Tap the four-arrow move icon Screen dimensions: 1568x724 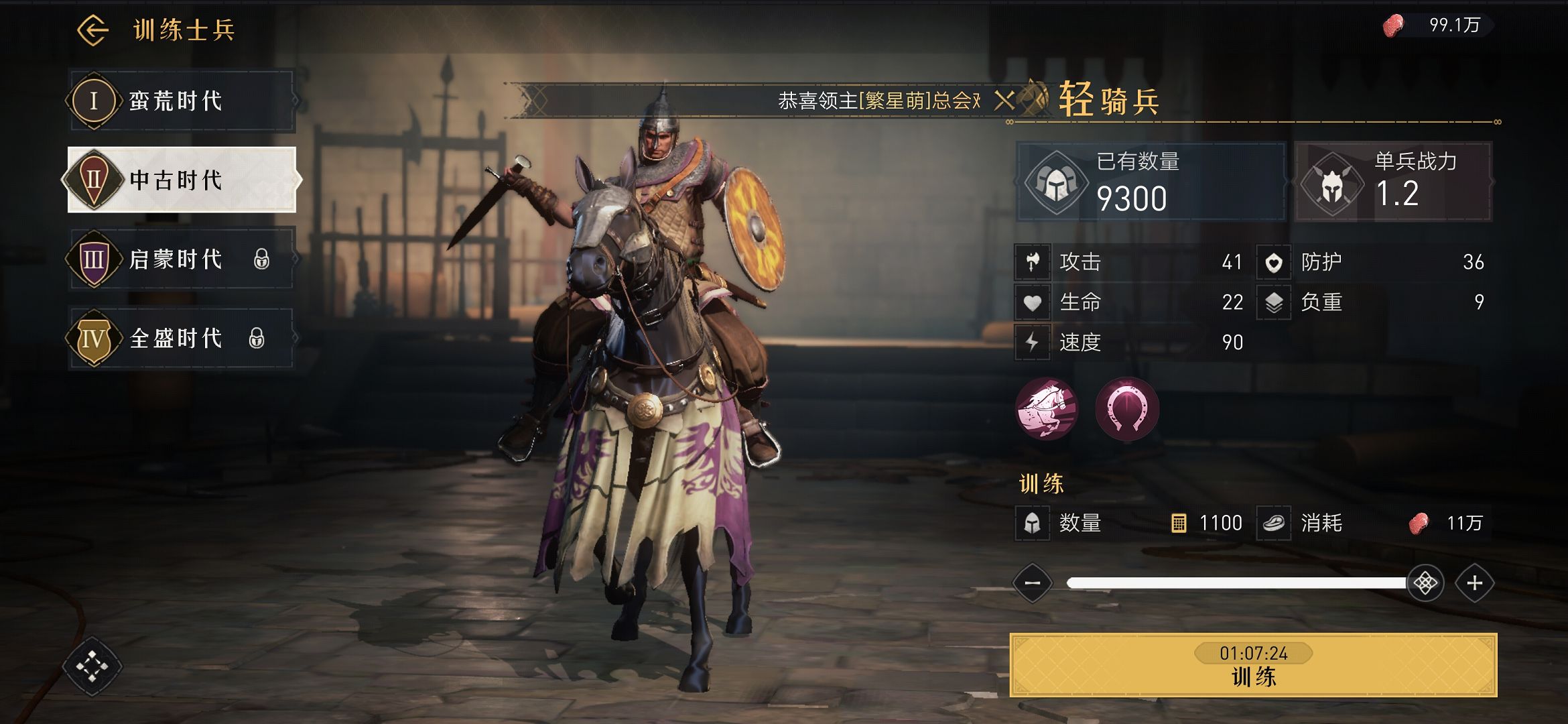[x=92, y=666]
